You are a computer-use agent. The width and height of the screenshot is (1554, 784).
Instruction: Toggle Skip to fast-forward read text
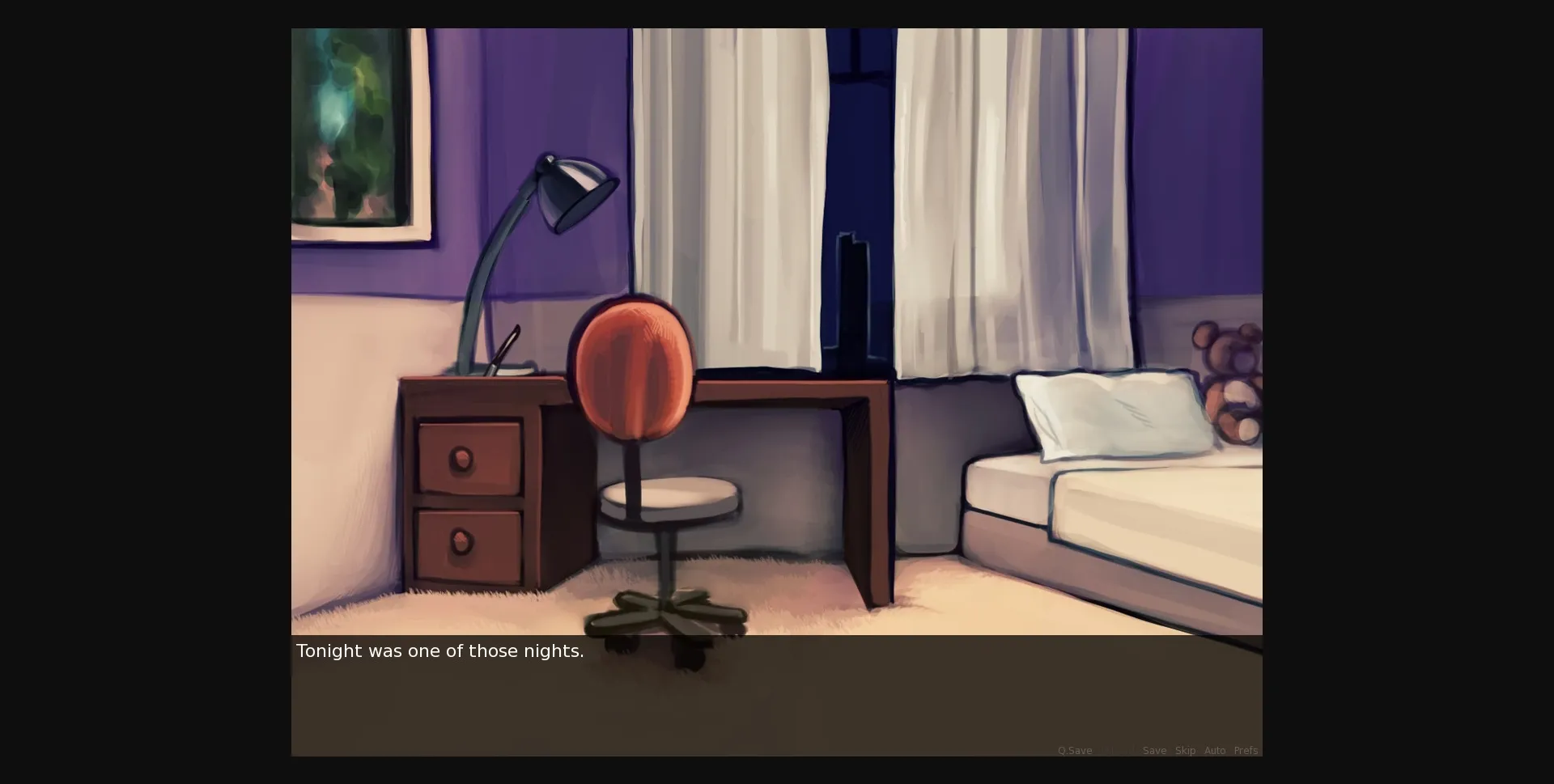point(1184,751)
